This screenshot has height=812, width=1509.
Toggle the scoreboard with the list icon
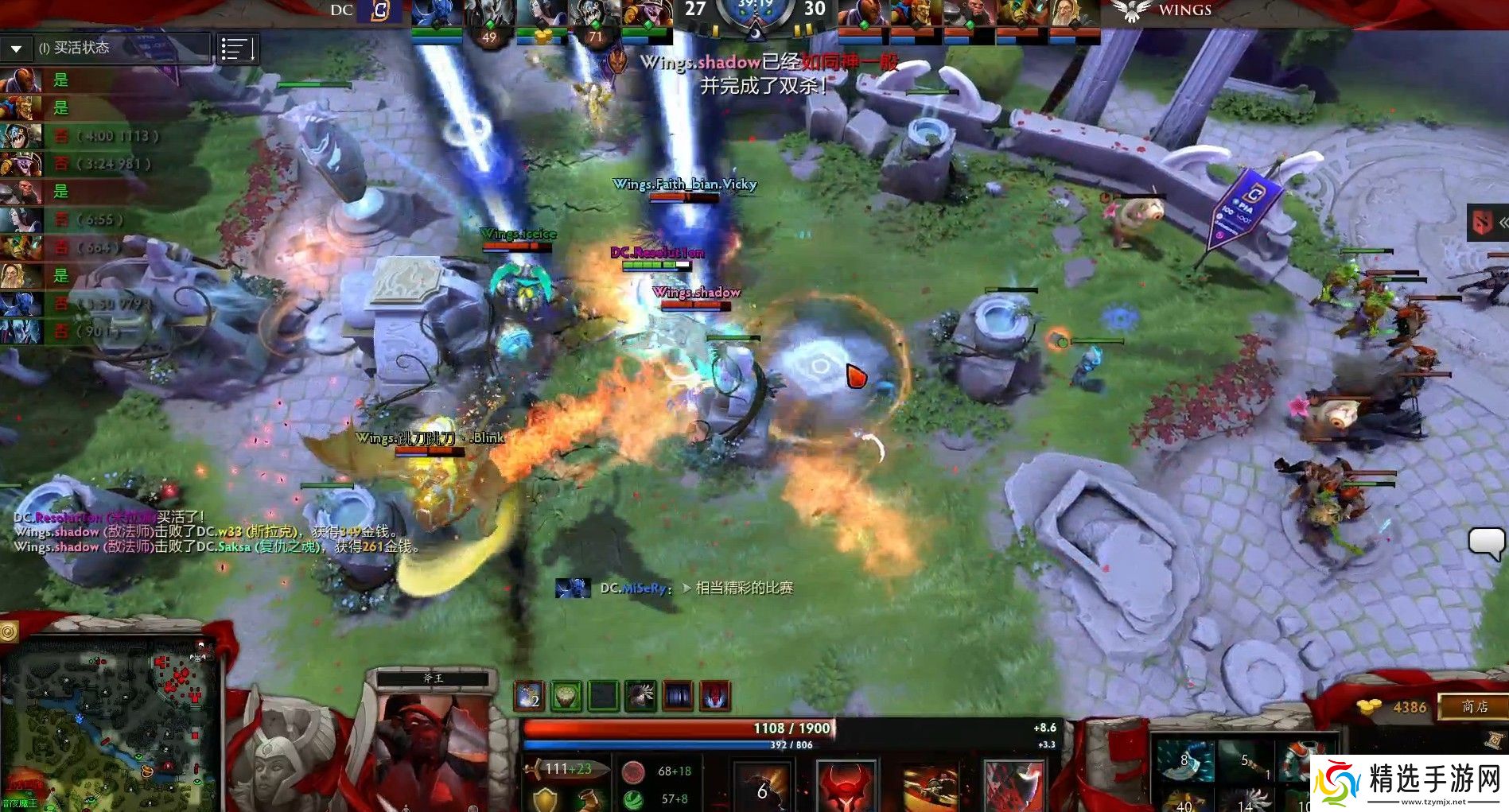click(x=236, y=48)
